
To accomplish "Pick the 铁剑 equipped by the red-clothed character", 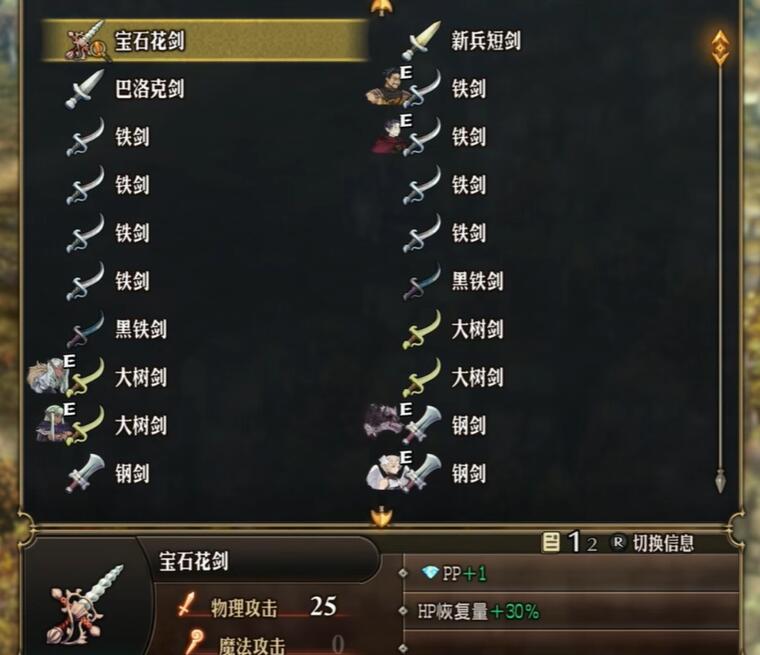I will point(467,137).
